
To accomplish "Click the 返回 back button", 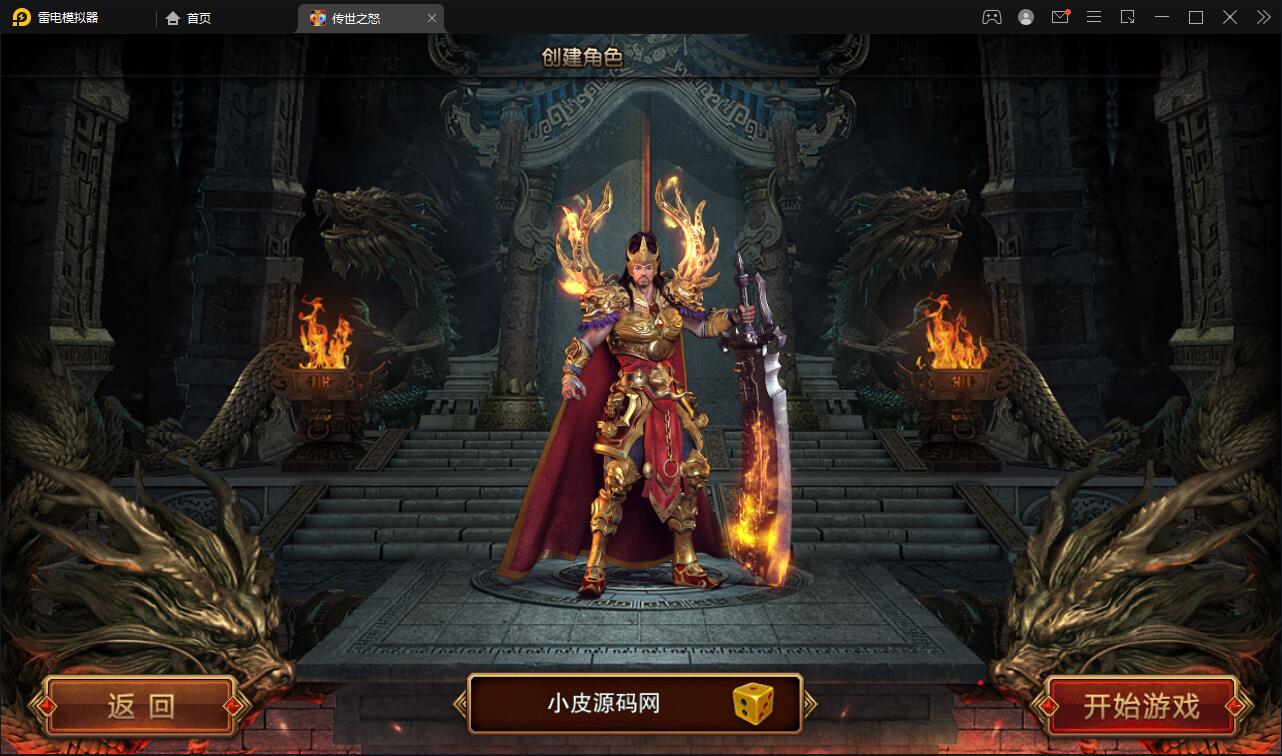I will (140, 704).
